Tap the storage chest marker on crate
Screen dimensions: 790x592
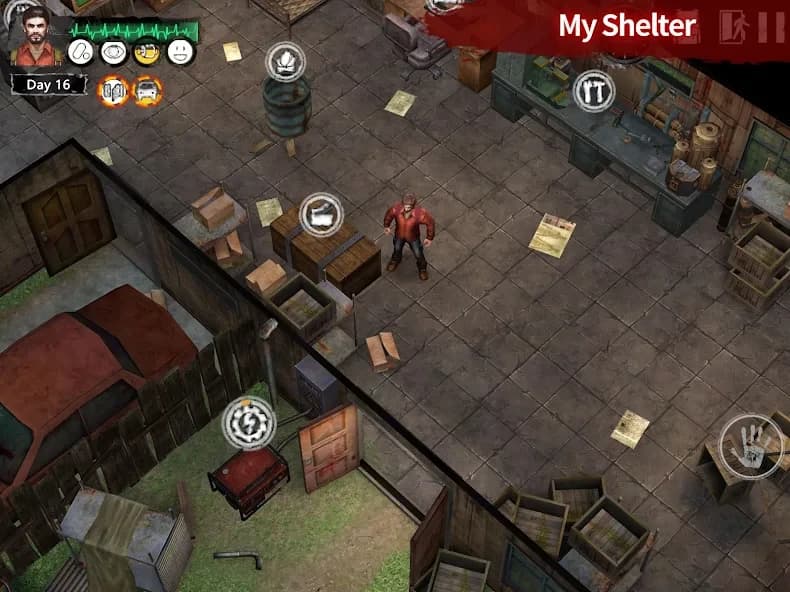(x=321, y=213)
